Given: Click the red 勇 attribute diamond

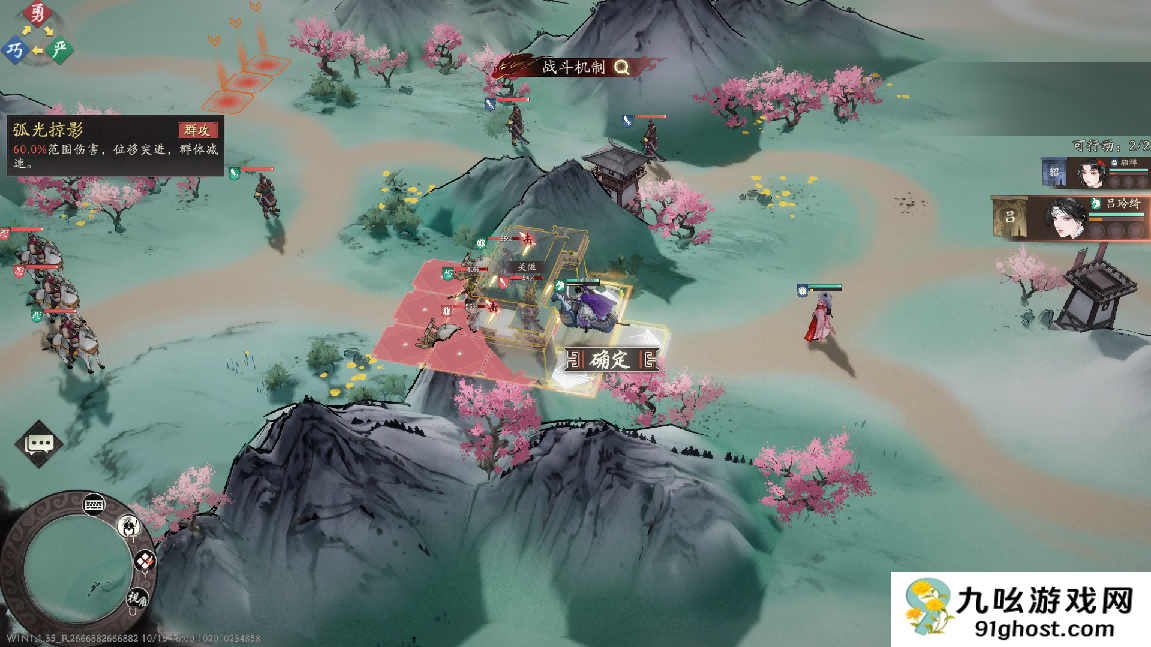Looking at the screenshot, I should click(x=38, y=14).
